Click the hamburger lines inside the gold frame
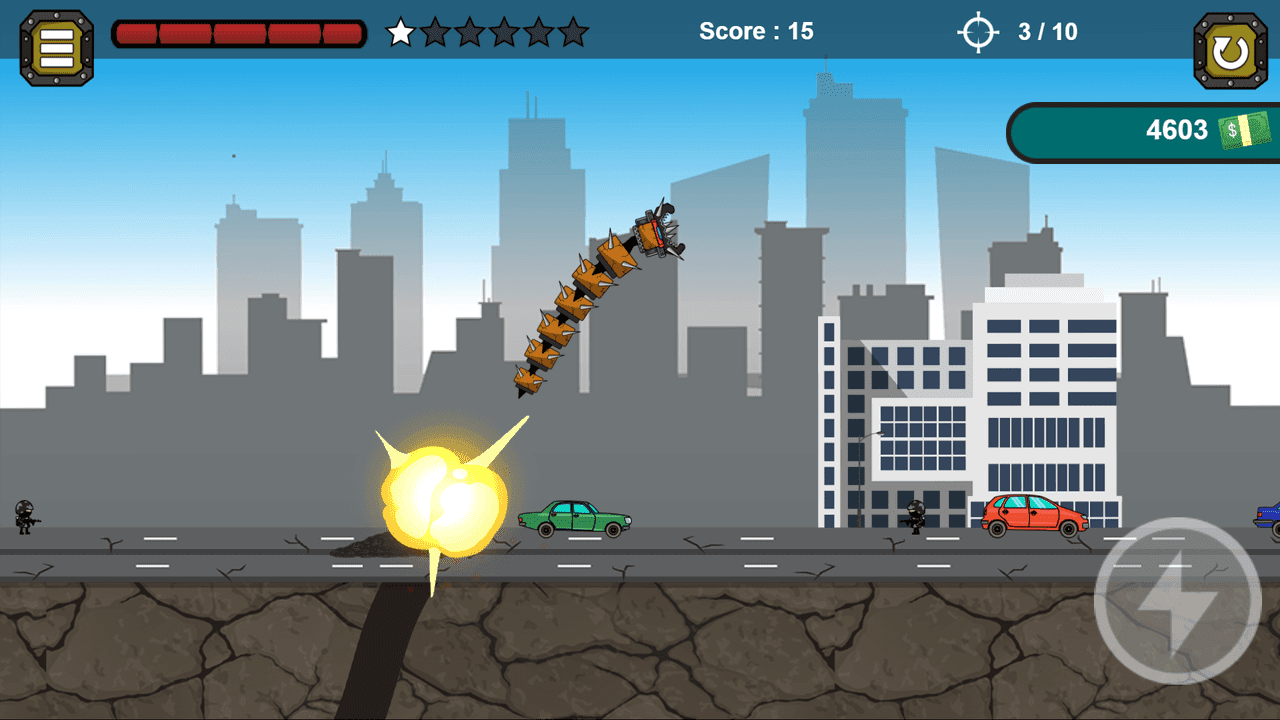Viewport: 1280px width, 720px height. tap(55, 46)
